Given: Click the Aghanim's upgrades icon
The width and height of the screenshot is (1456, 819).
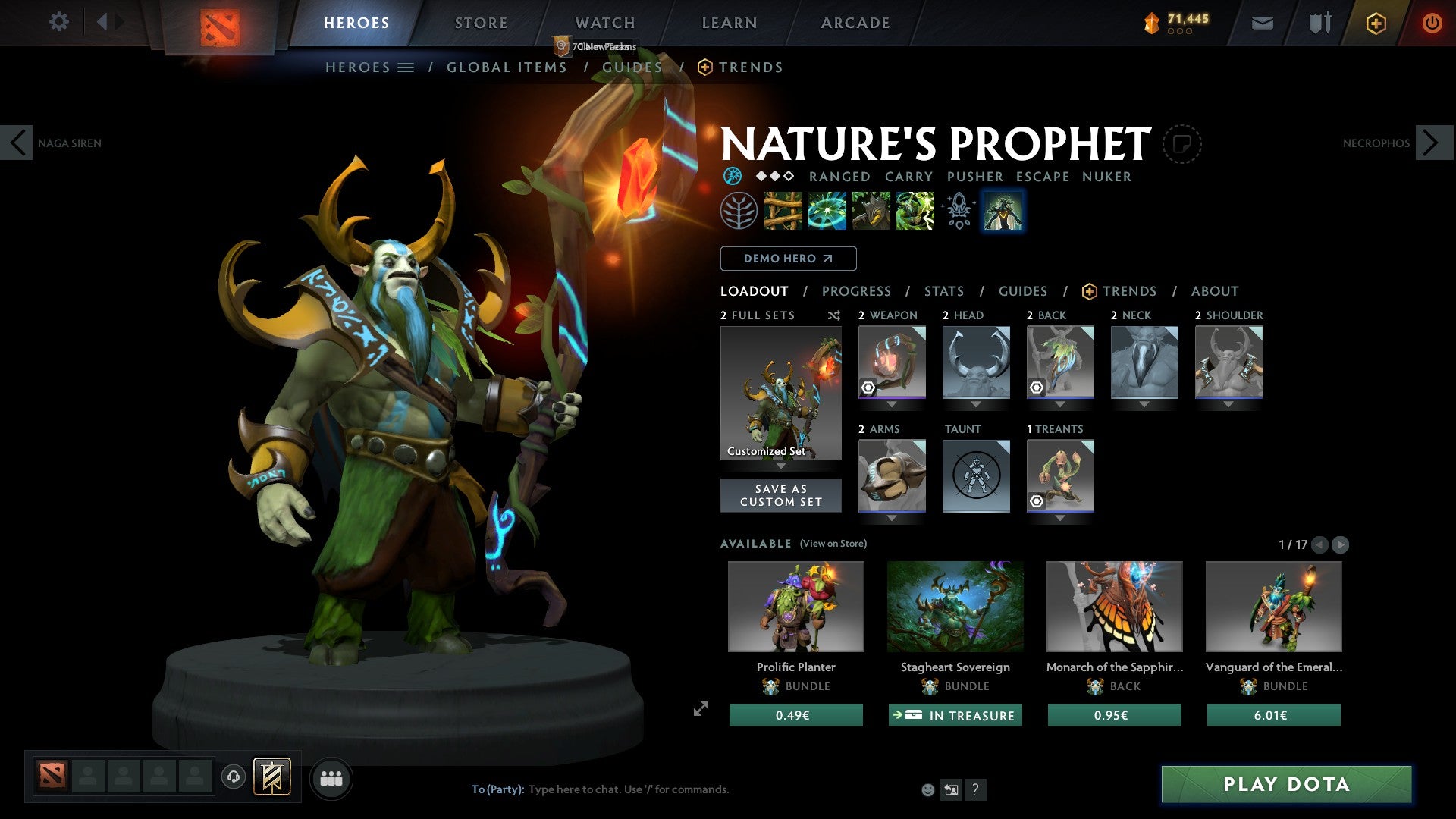Looking at the screenshot, I should pyautogui.click(x=958, y=211).
